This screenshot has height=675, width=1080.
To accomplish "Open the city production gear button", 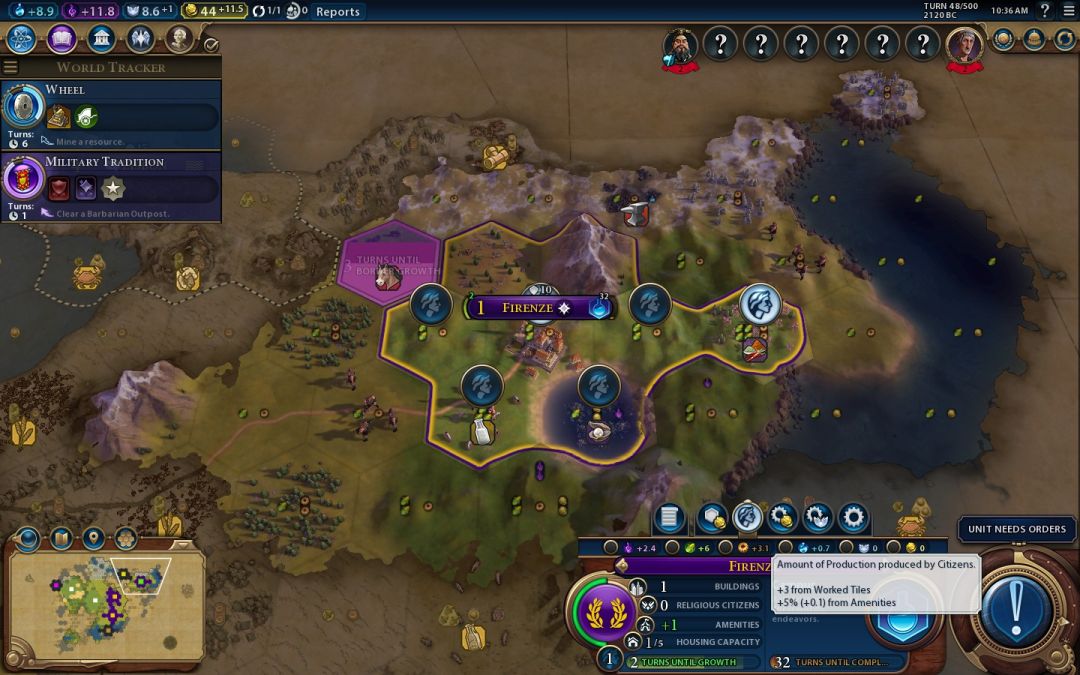I will 852,517.
